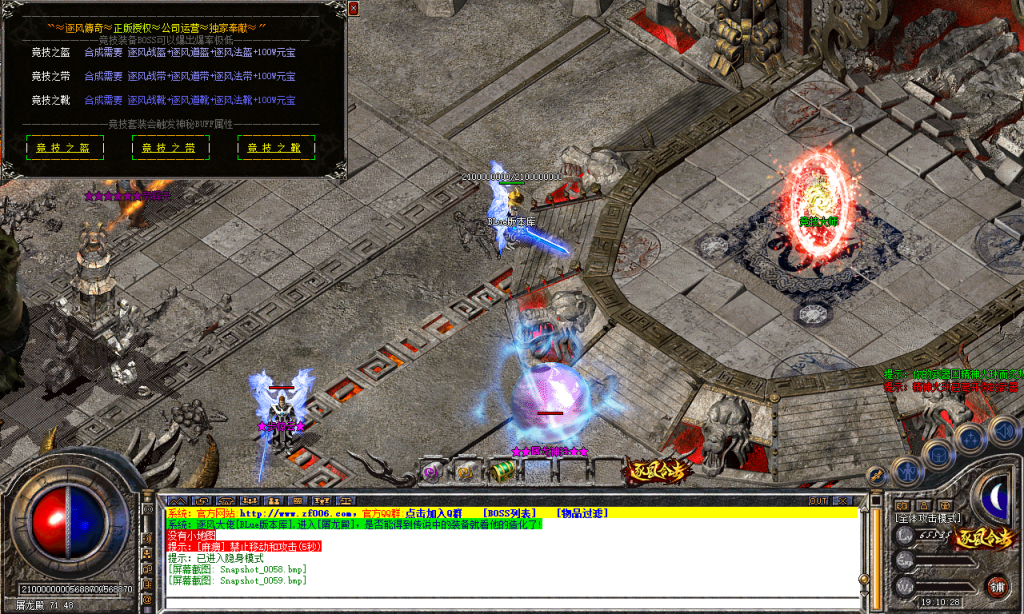Close the synthesis dialog window
This screenshot has height=614, width=1024.
tap(353, 8)
